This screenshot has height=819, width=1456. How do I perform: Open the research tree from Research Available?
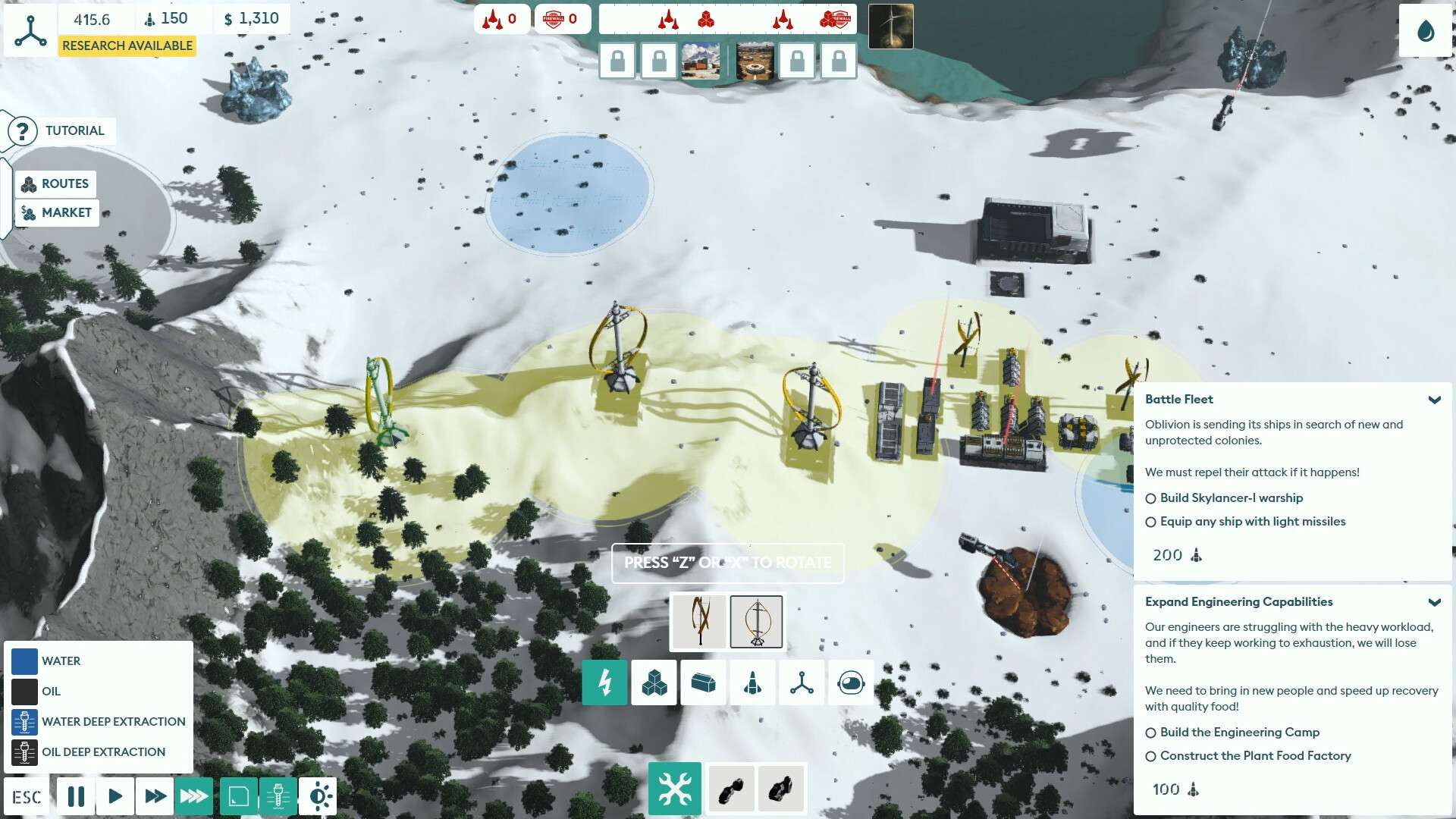pos(127,45)
